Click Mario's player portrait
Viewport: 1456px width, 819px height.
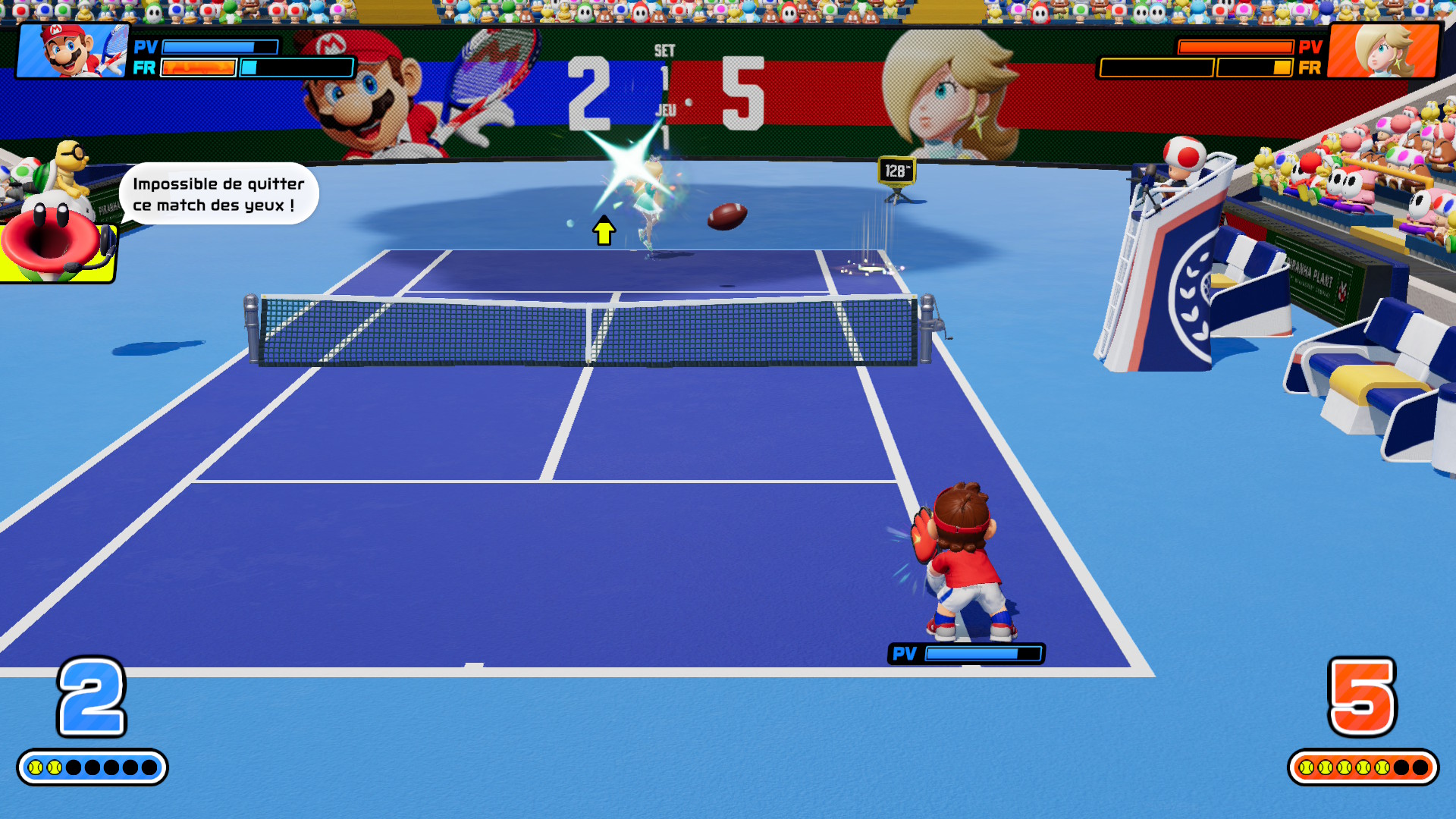(73, 50)
